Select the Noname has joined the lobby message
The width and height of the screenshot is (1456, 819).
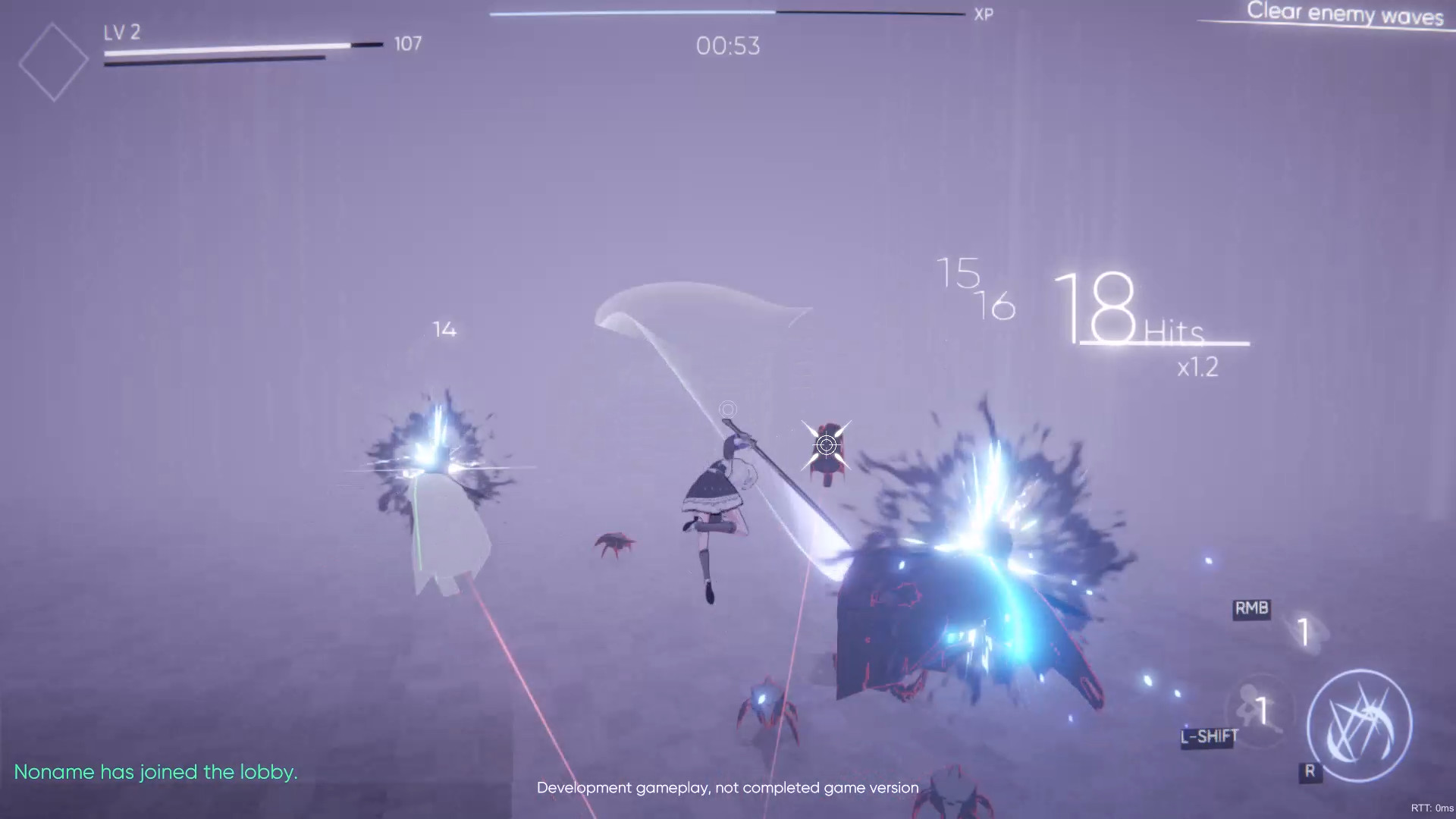[x=155, y=771]
